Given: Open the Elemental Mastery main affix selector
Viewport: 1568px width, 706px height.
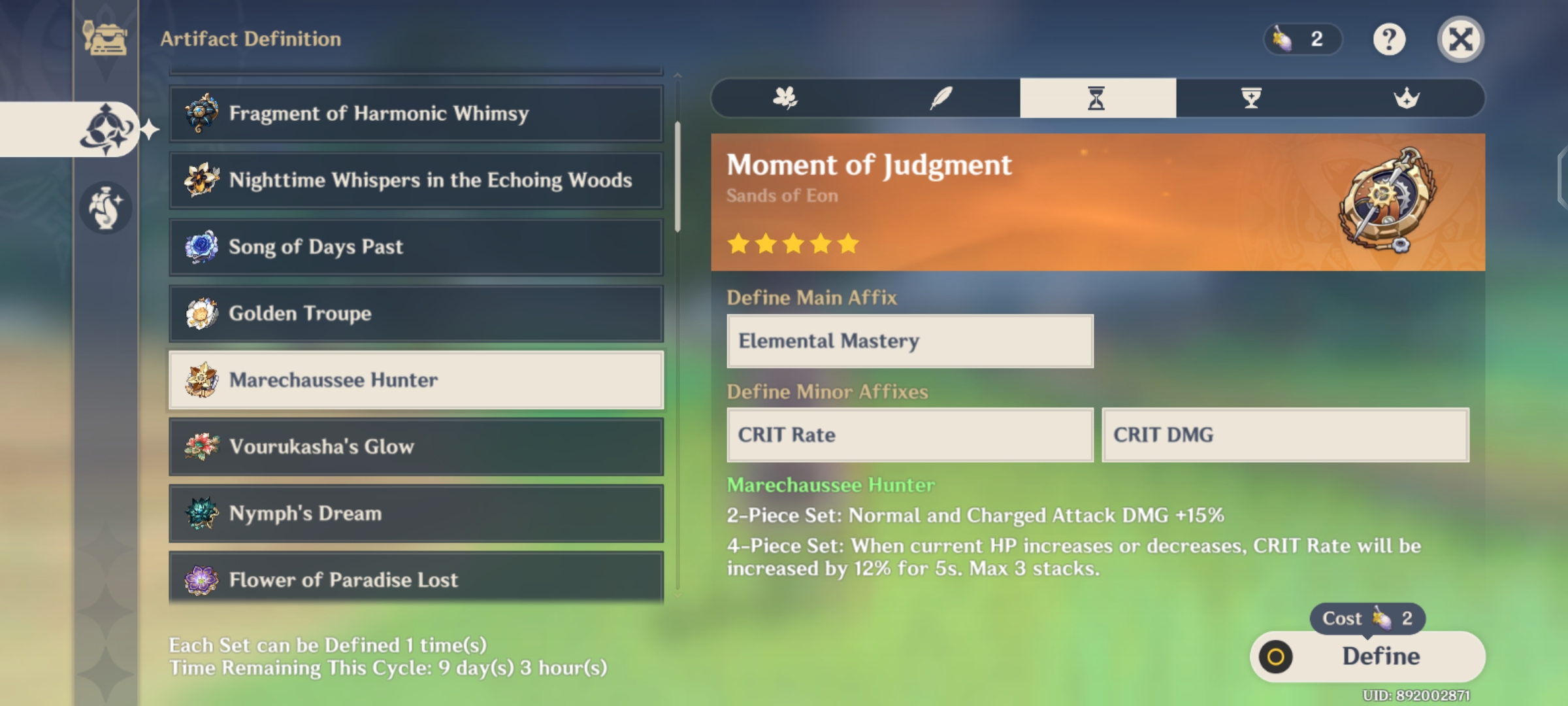Looking at the screenshot, I should point(908,341).
